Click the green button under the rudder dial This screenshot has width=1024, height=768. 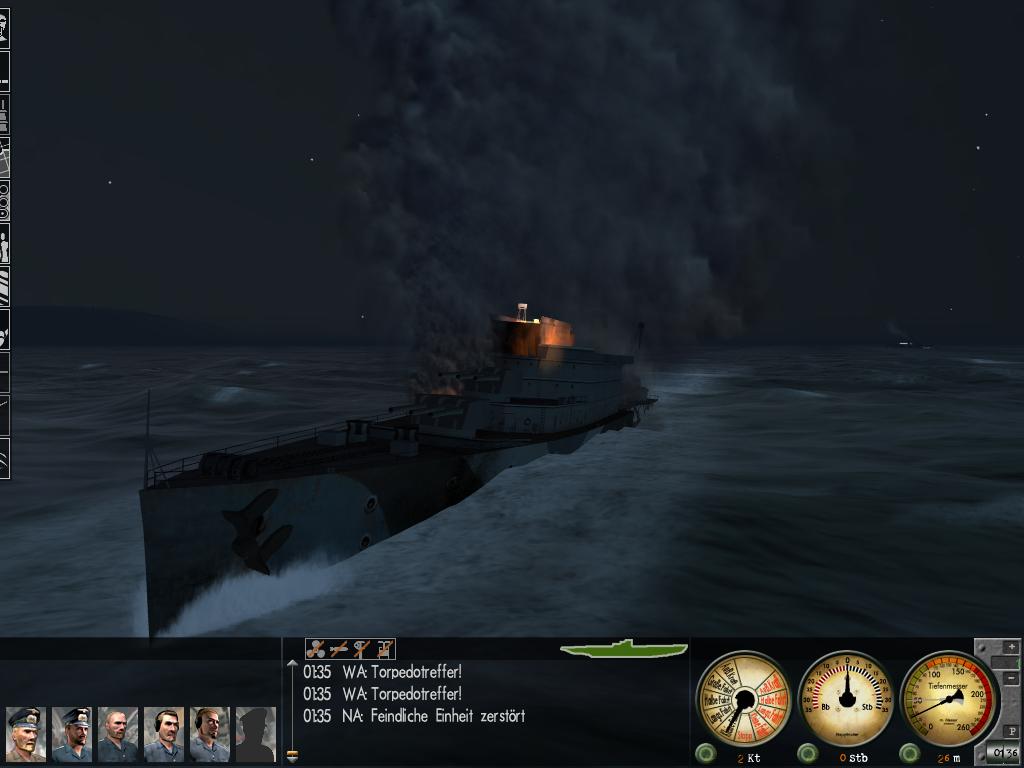click(807, 753)
